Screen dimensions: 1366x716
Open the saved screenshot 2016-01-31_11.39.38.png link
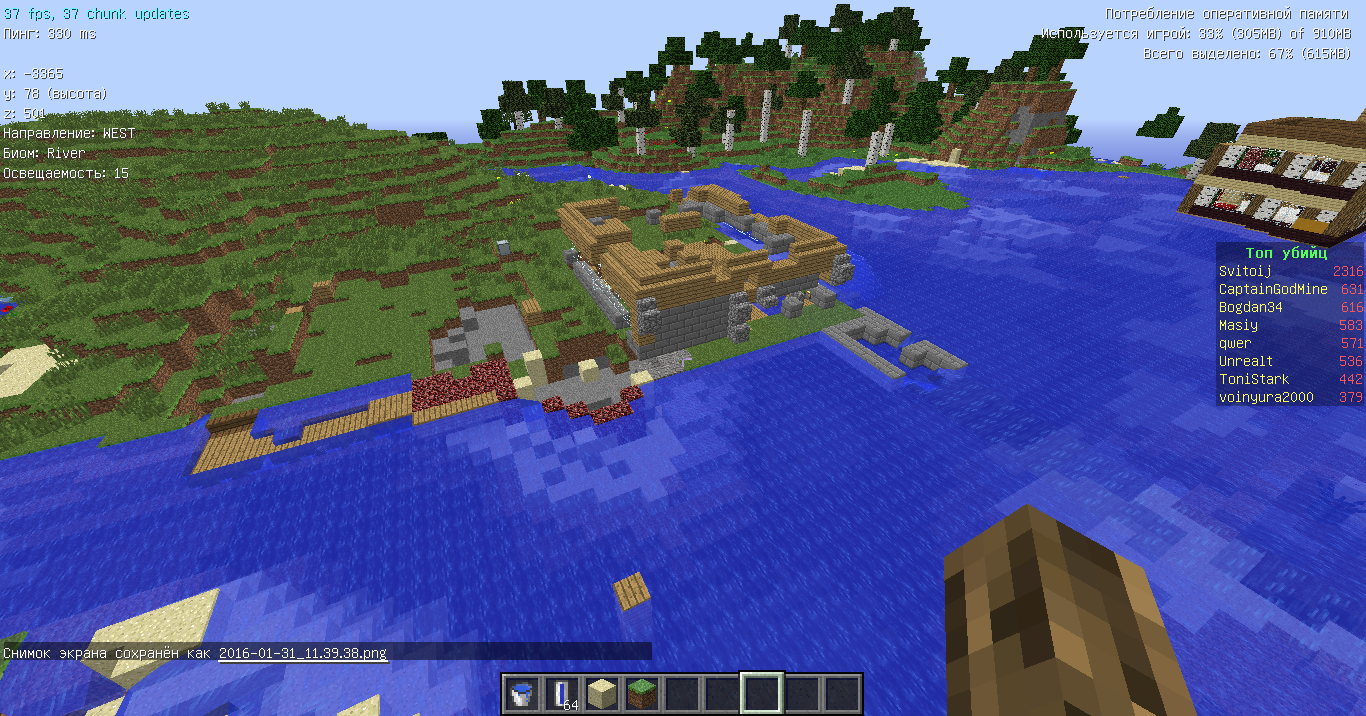click(302, 653)
